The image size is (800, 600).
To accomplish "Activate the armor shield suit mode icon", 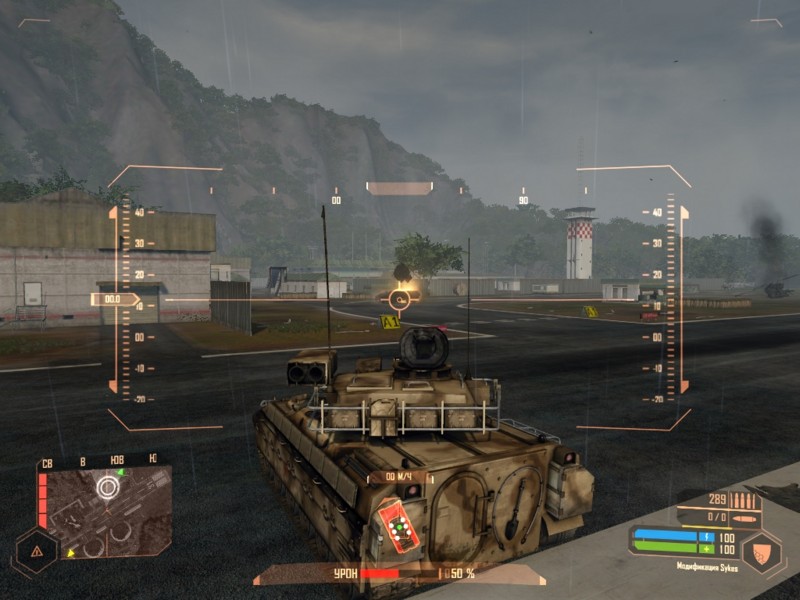I will click(x=760, y=553).
